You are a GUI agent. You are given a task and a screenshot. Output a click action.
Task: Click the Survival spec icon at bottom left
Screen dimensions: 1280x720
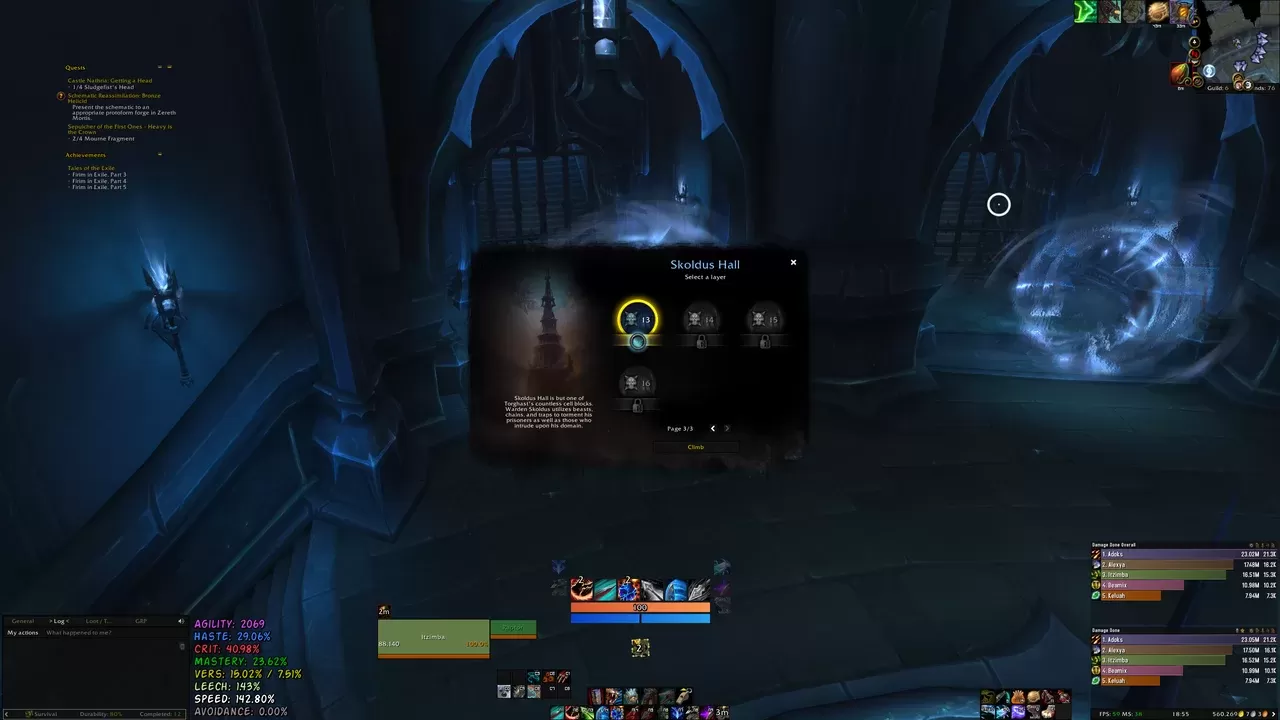[30, 714]
